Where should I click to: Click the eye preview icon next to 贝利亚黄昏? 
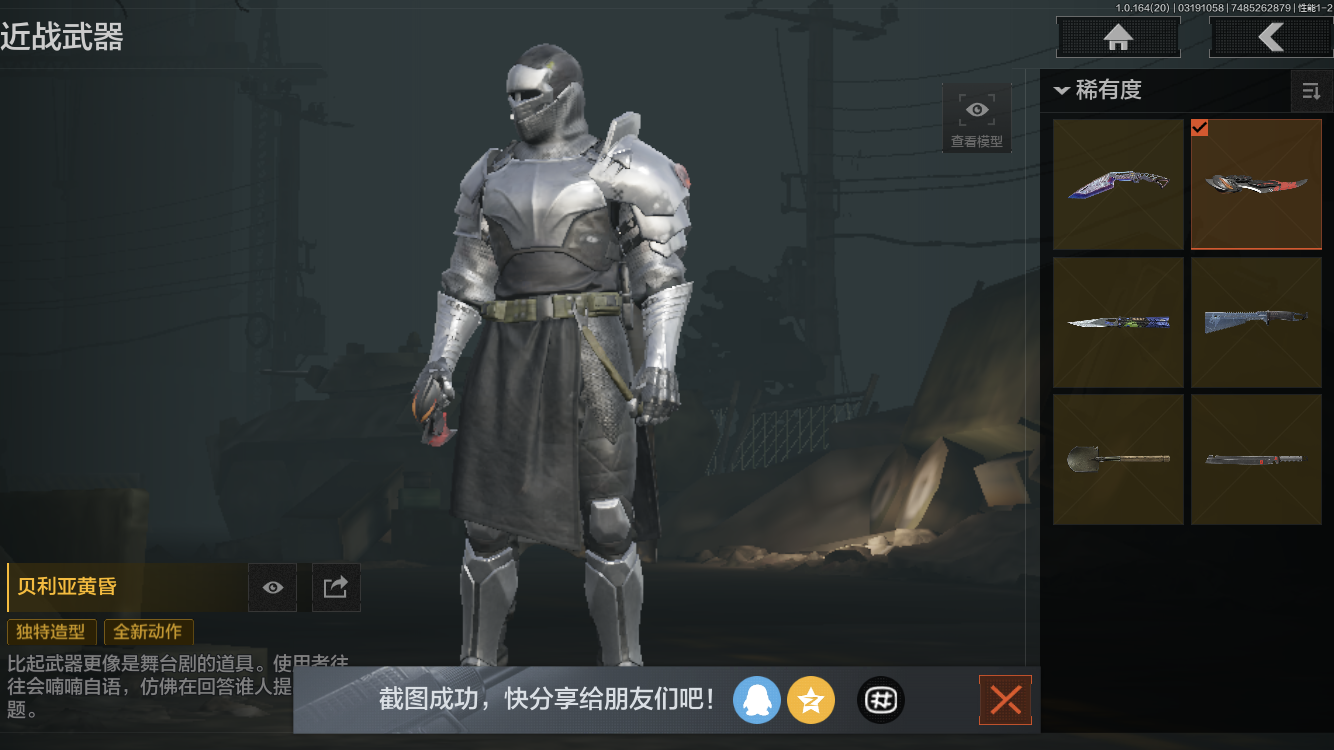(x=272, y=587)
